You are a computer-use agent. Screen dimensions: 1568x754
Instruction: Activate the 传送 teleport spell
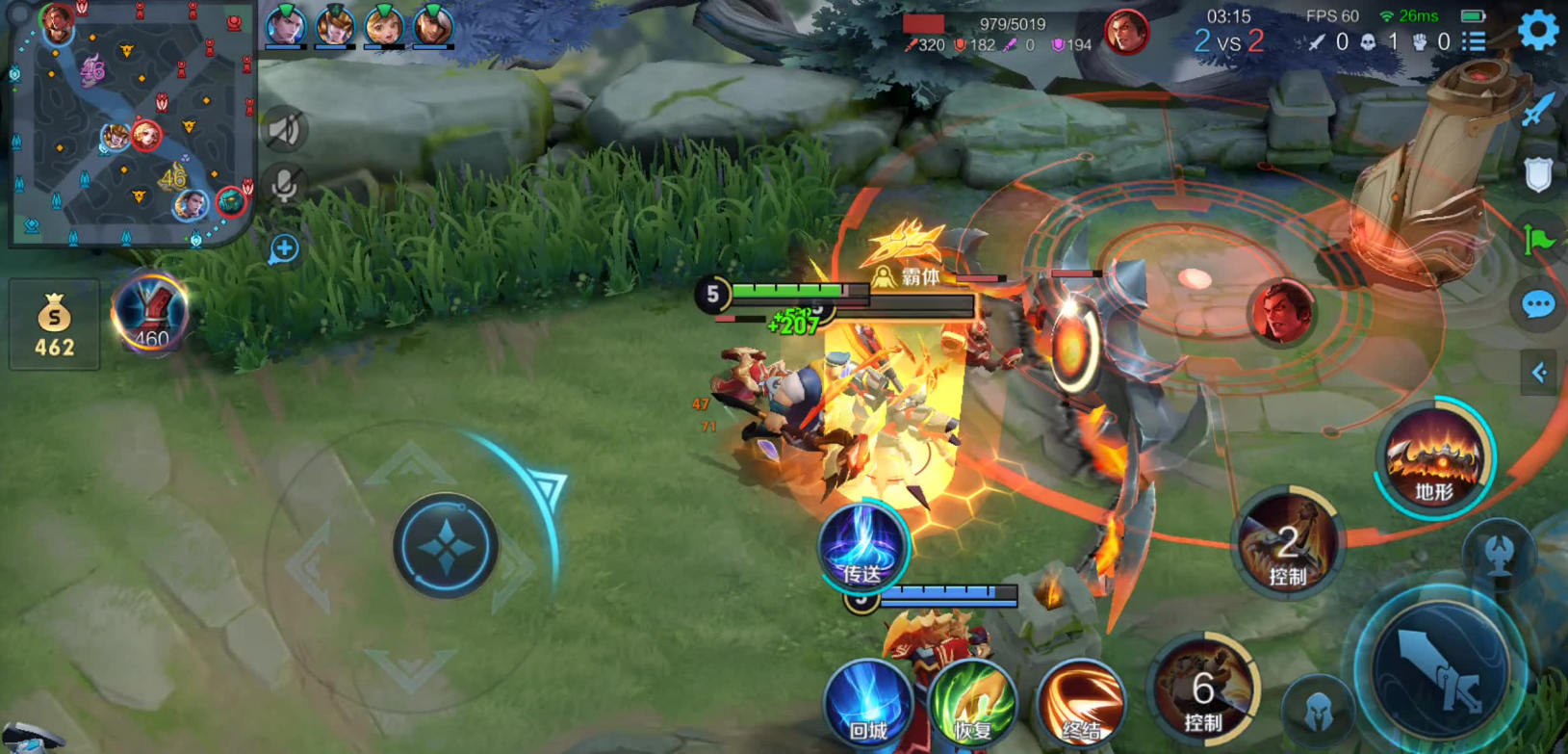862,547
